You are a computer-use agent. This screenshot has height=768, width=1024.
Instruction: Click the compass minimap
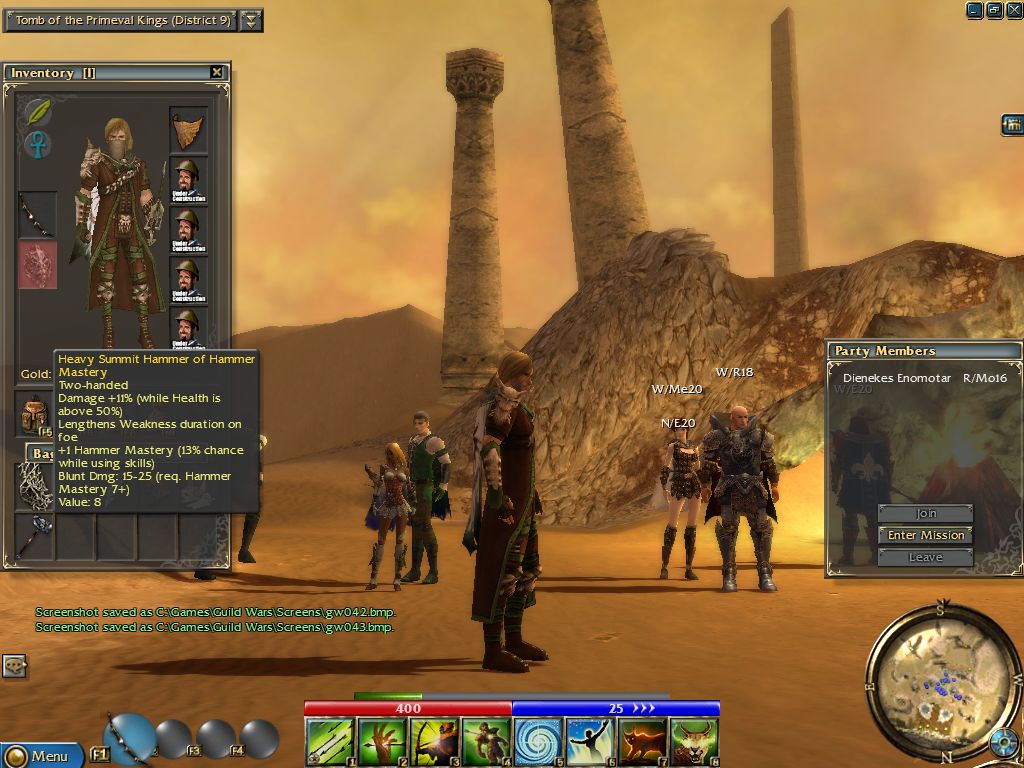[x=928, y=679]
